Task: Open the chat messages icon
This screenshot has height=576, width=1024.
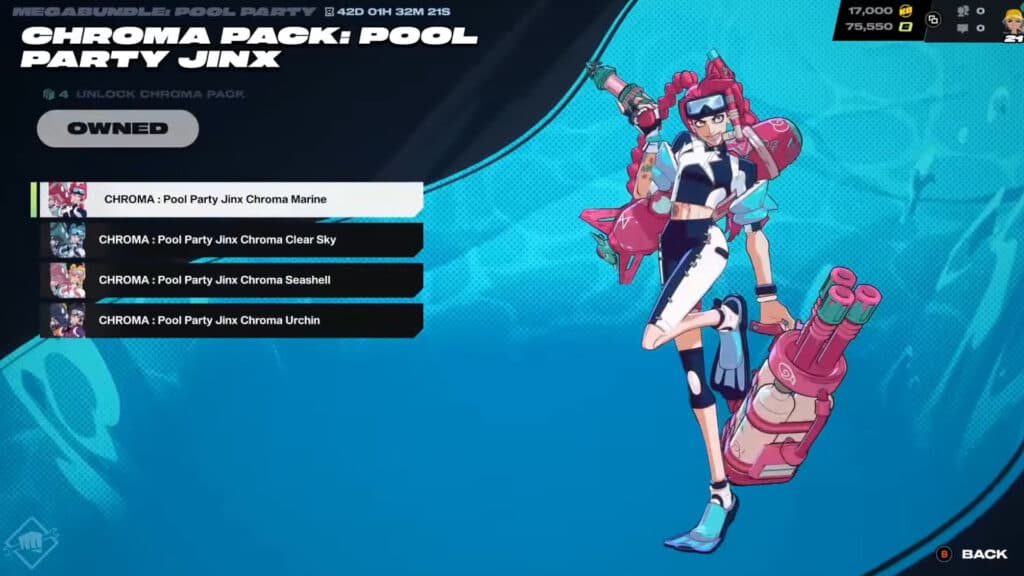Action: click(964, 29)
